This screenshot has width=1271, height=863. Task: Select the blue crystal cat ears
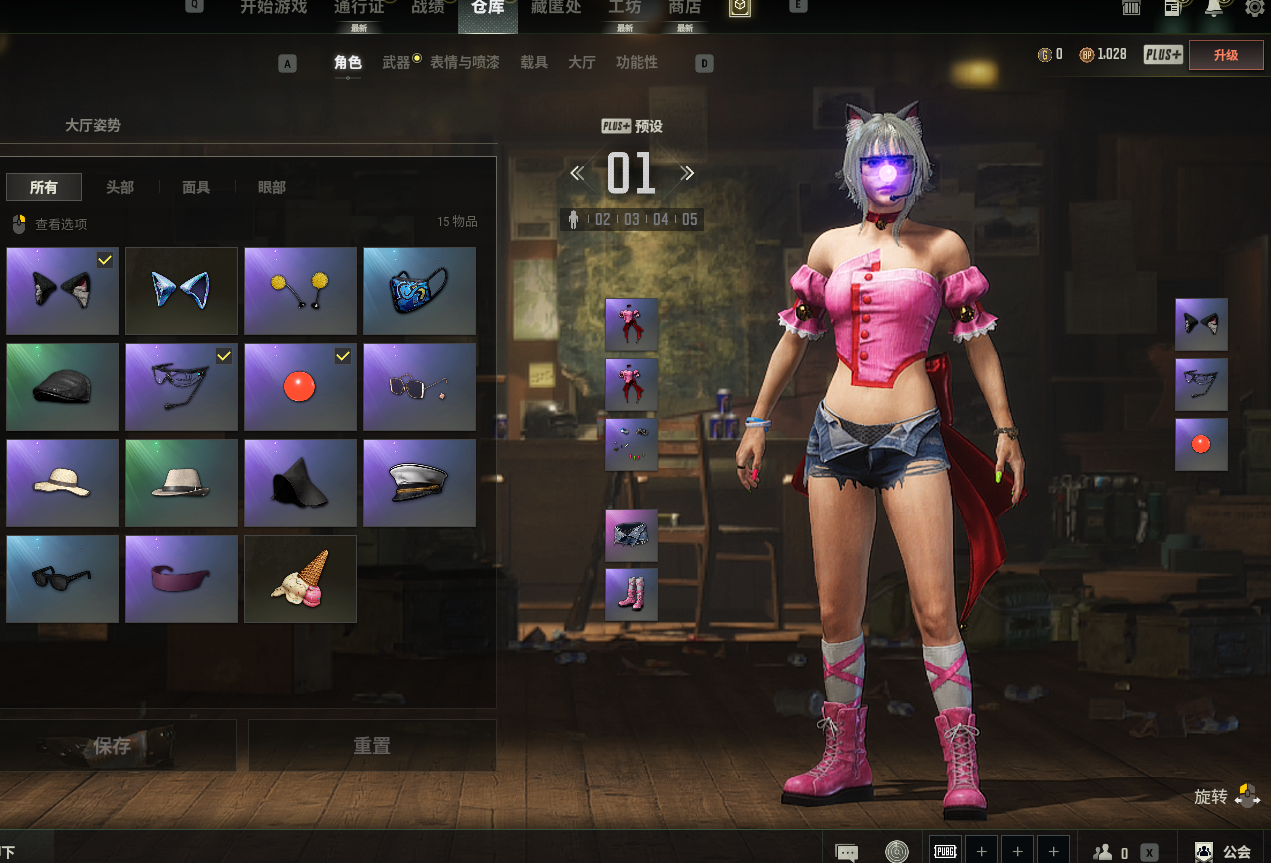pyautogui.click(x=181, y=291)
